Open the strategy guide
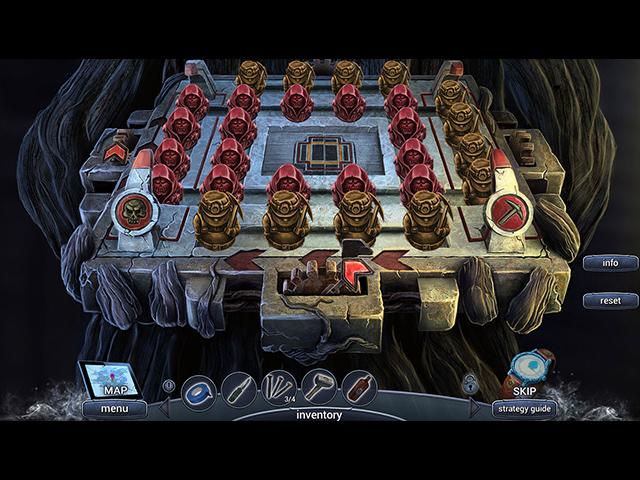 [x=524, y=408]
